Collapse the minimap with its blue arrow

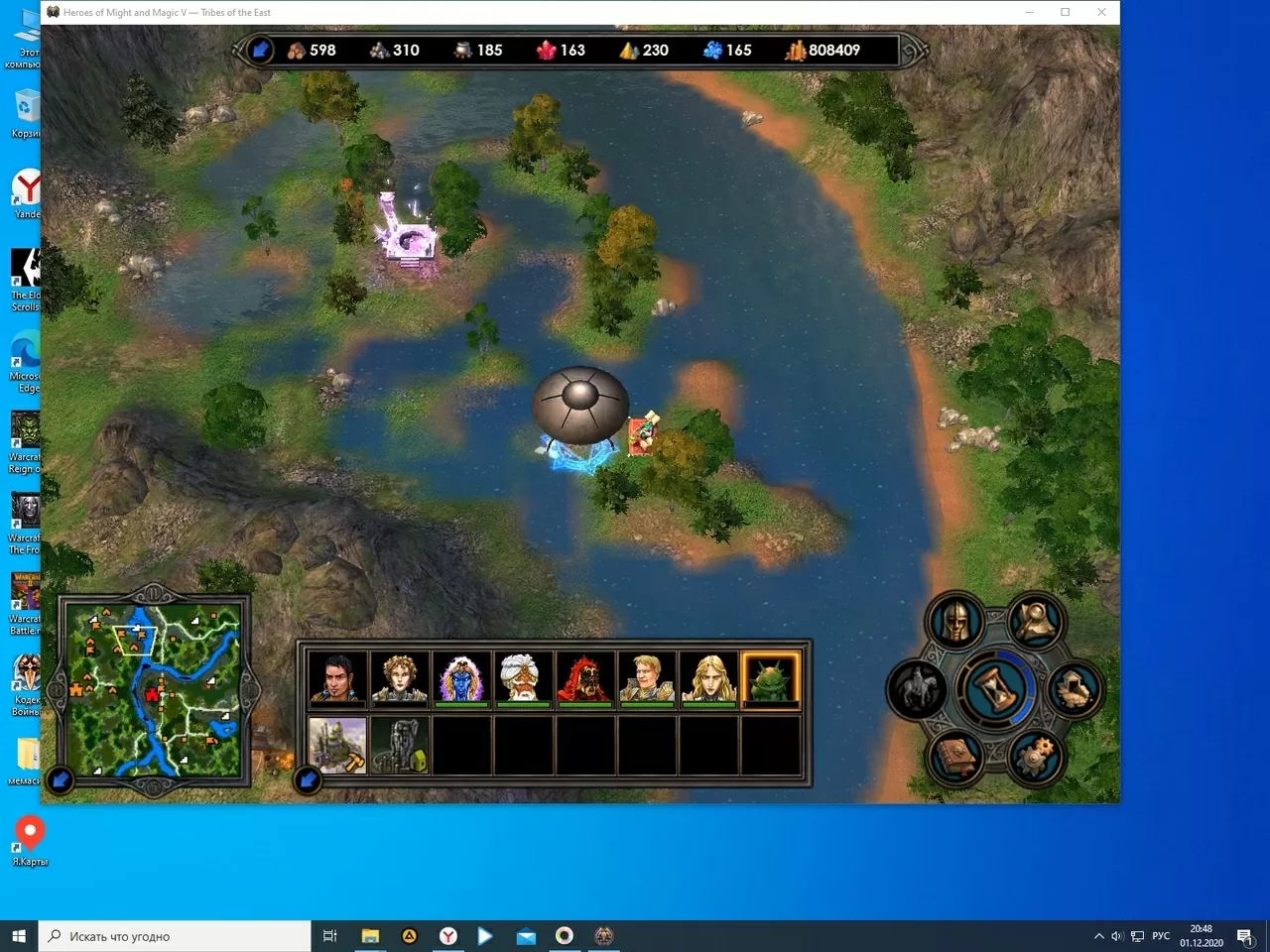tap(61, 779)
